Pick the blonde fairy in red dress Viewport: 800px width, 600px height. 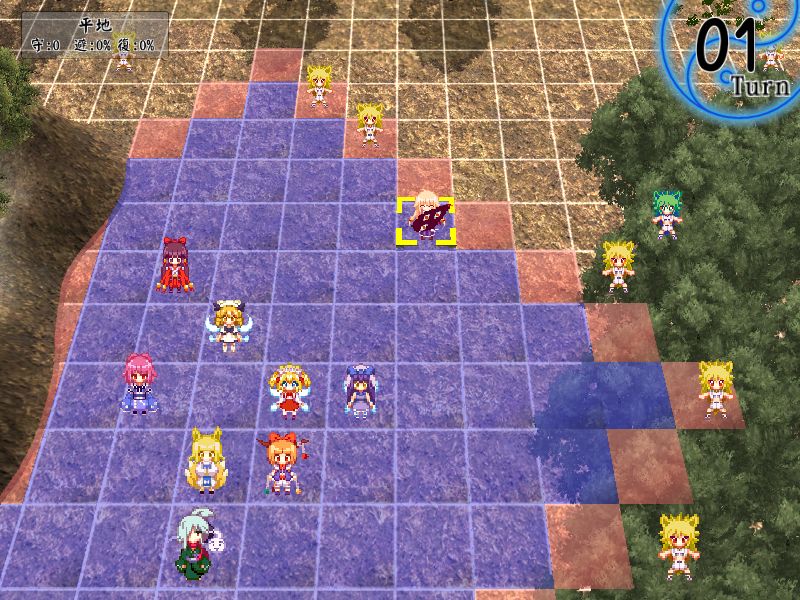(288, 390)
